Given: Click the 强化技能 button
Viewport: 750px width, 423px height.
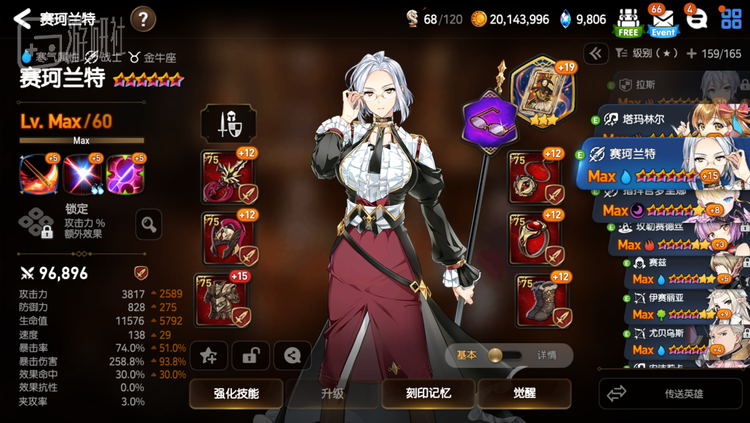Looking at the screenshot, I should coord(236,393).
